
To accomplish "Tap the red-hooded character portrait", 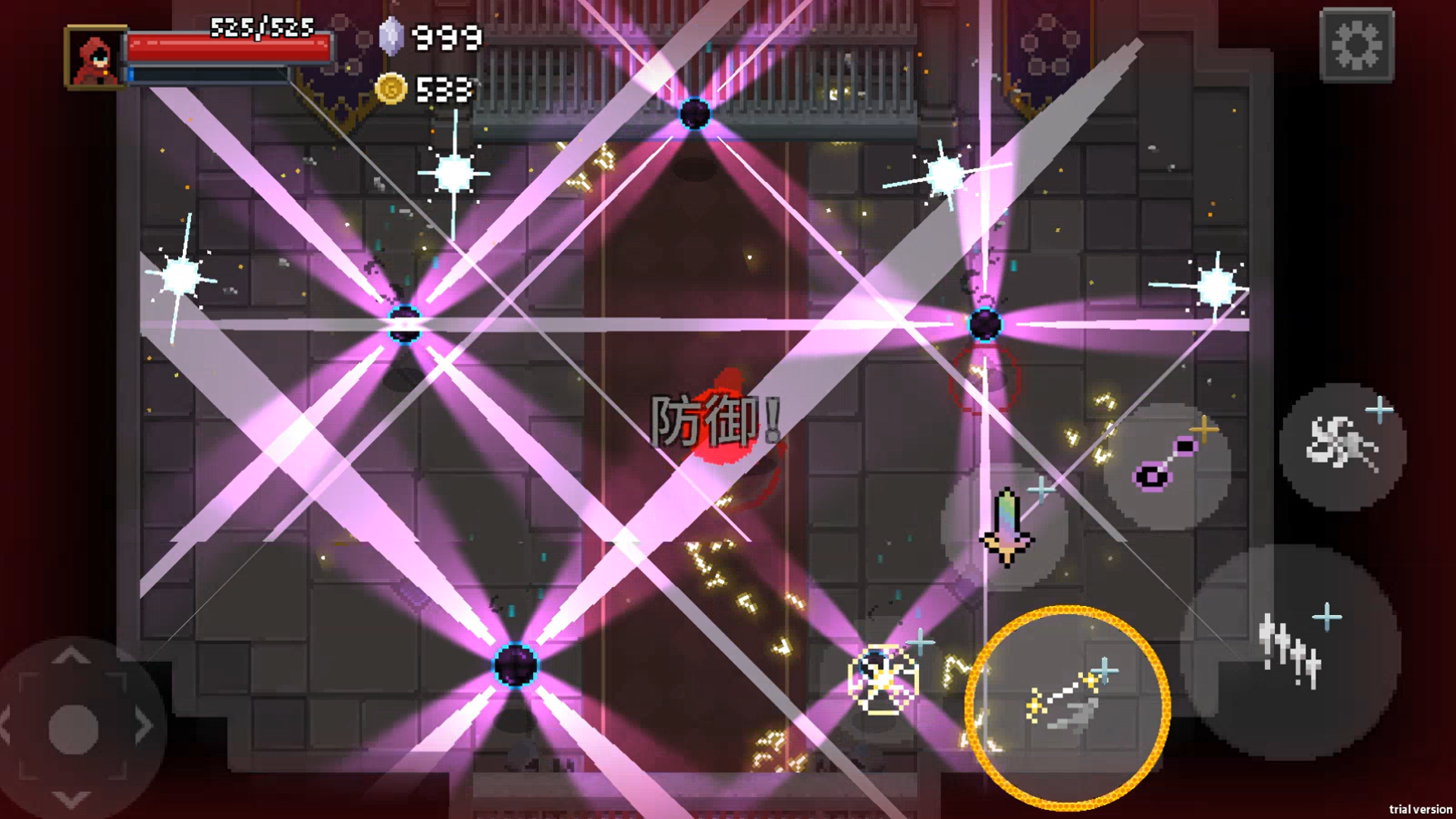I will 96,57.
